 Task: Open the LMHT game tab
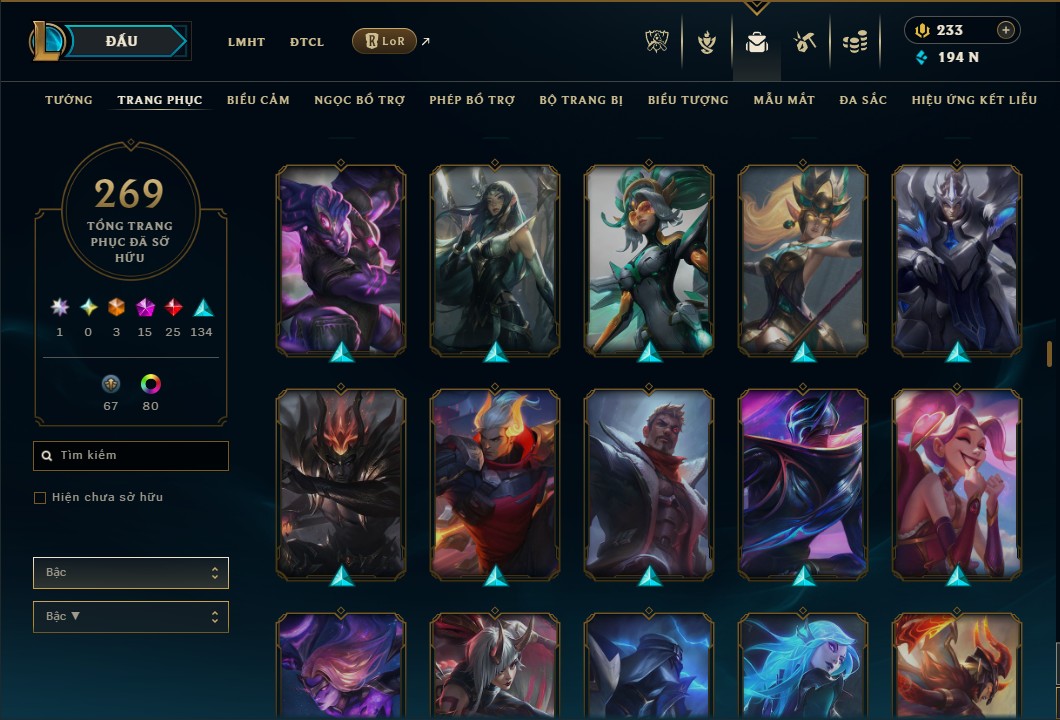point(246,42)
